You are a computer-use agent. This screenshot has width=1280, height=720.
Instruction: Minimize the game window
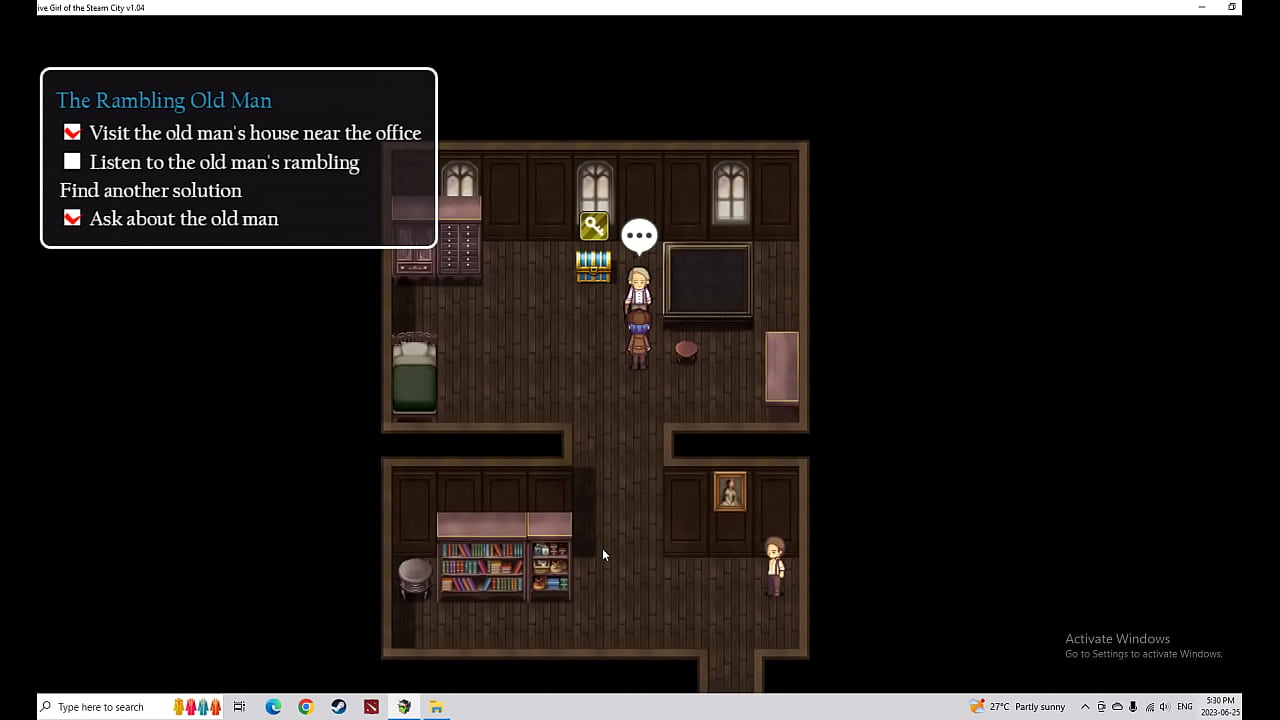pos(1201,7)
